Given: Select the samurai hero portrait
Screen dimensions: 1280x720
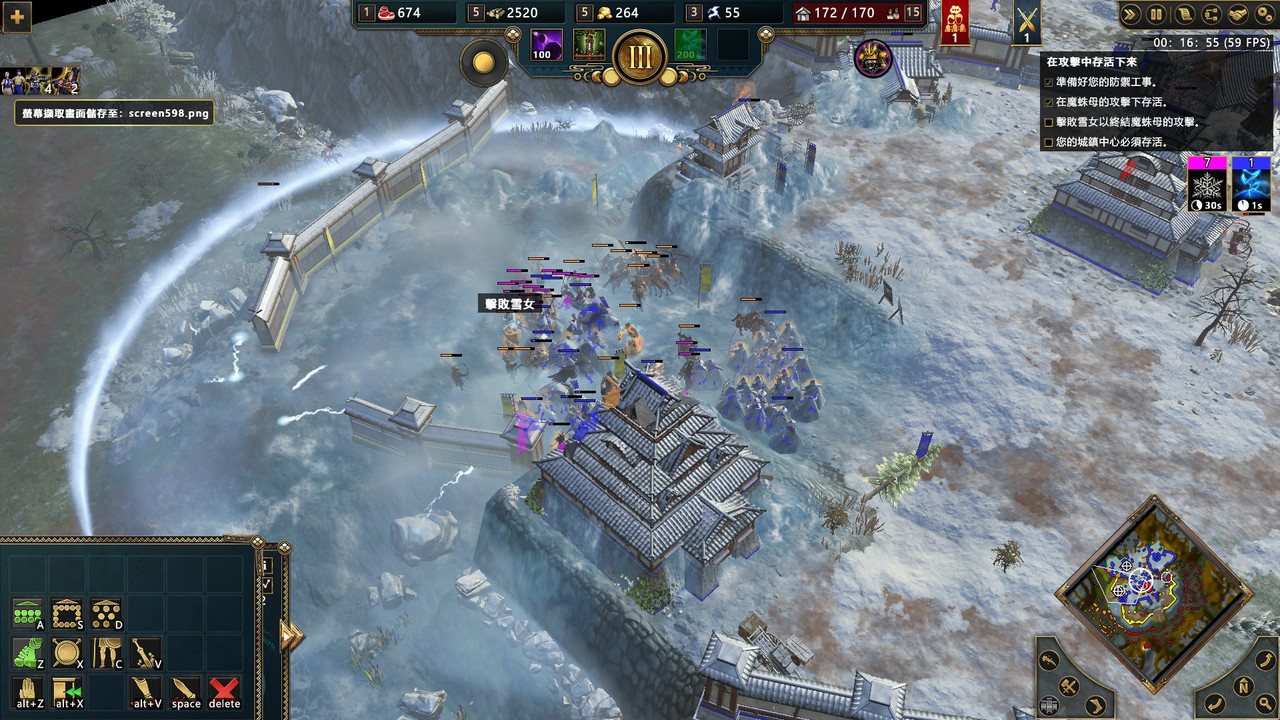Looking at the screenshot, I should click(873, 58).
